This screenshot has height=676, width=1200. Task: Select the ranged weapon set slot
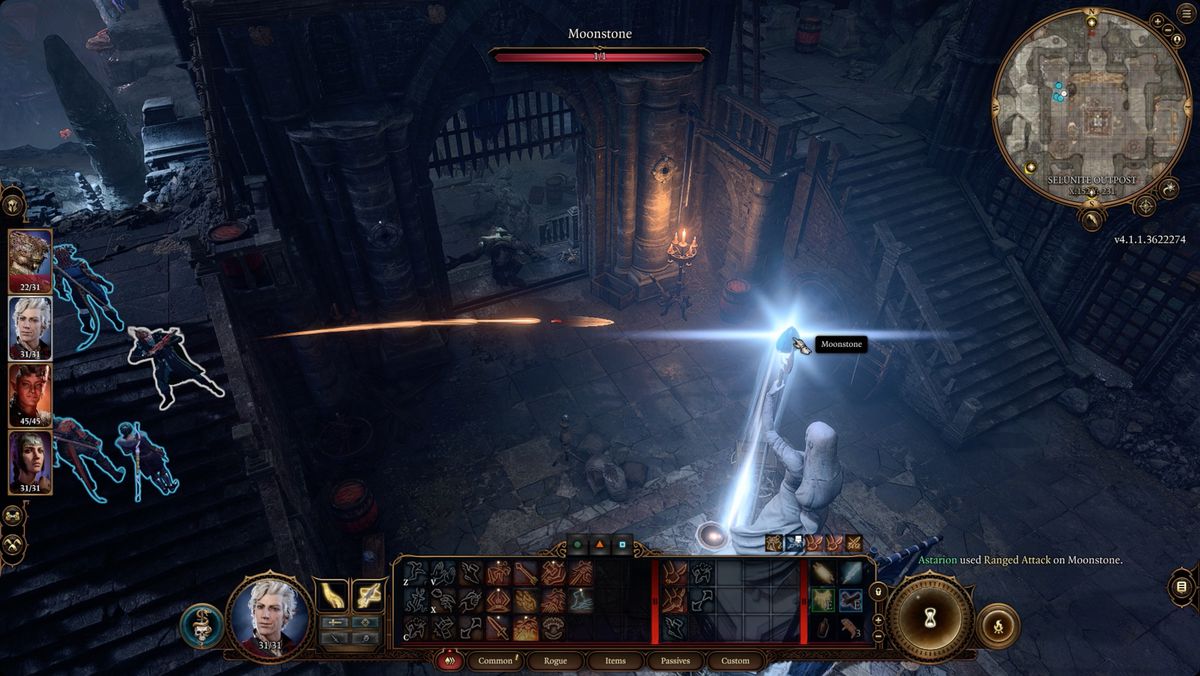[x=369, y=596]
